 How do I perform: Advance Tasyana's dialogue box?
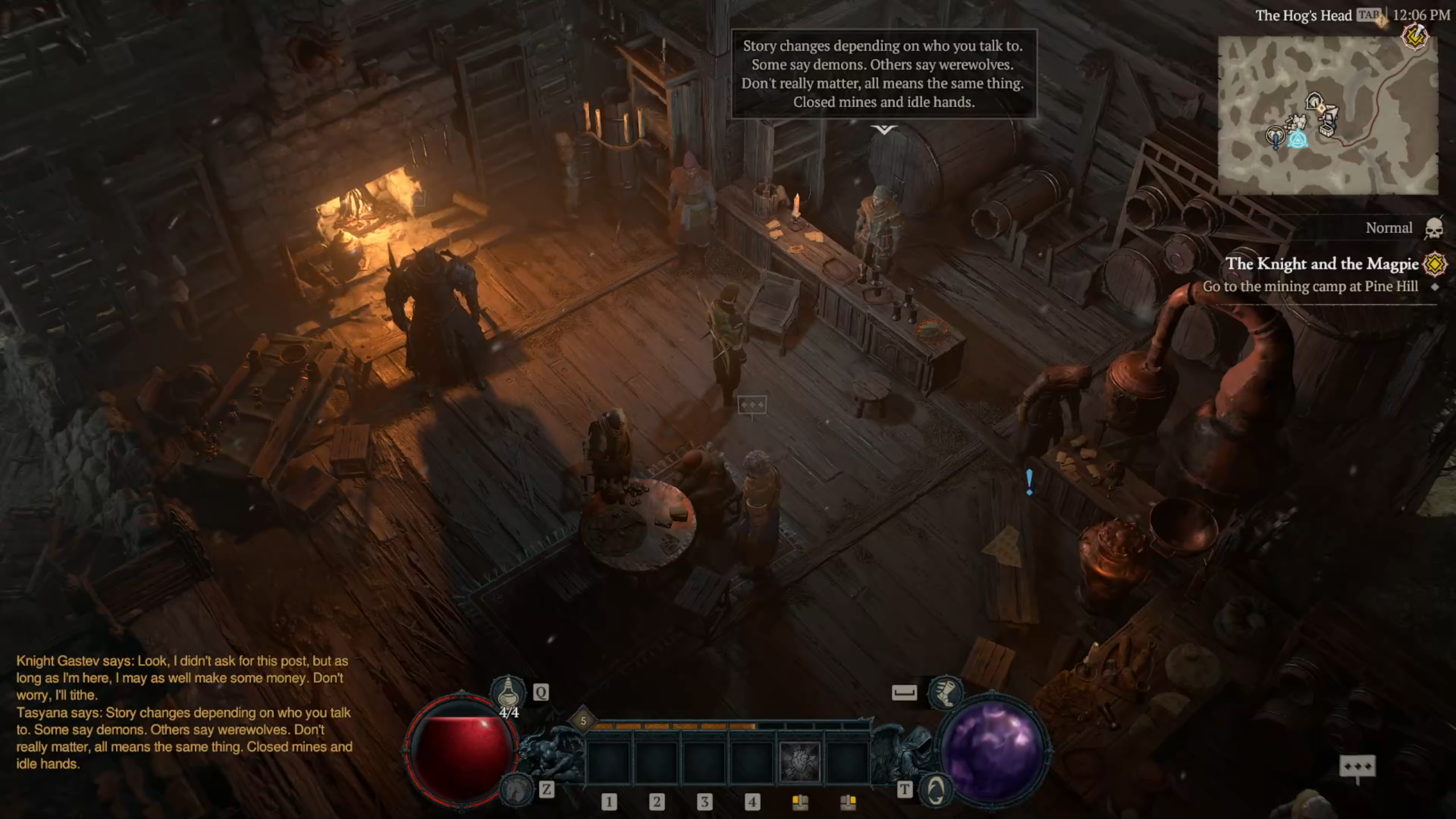[883, 74]
